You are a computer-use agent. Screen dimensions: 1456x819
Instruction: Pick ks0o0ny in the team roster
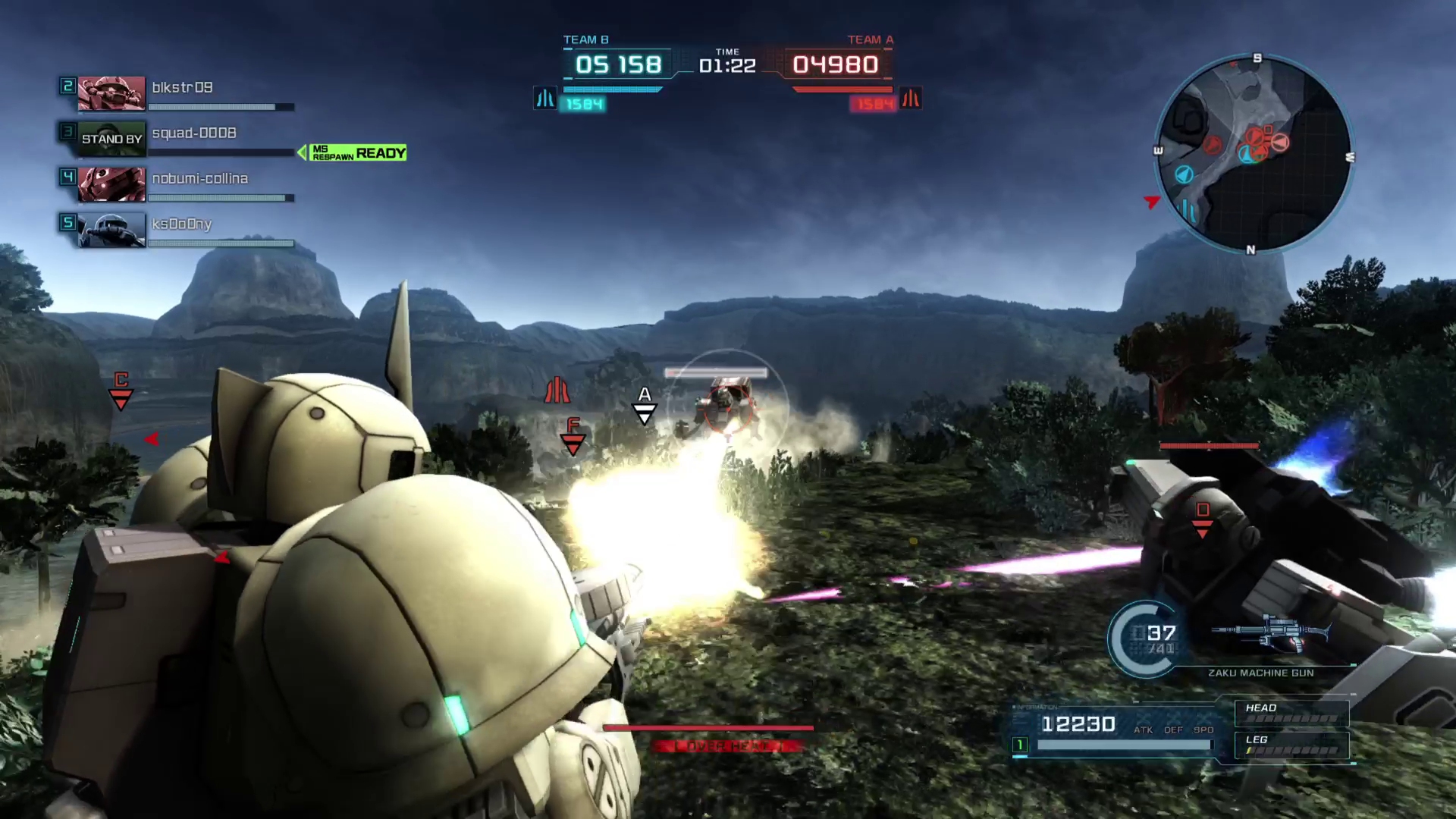pos(181,224)
